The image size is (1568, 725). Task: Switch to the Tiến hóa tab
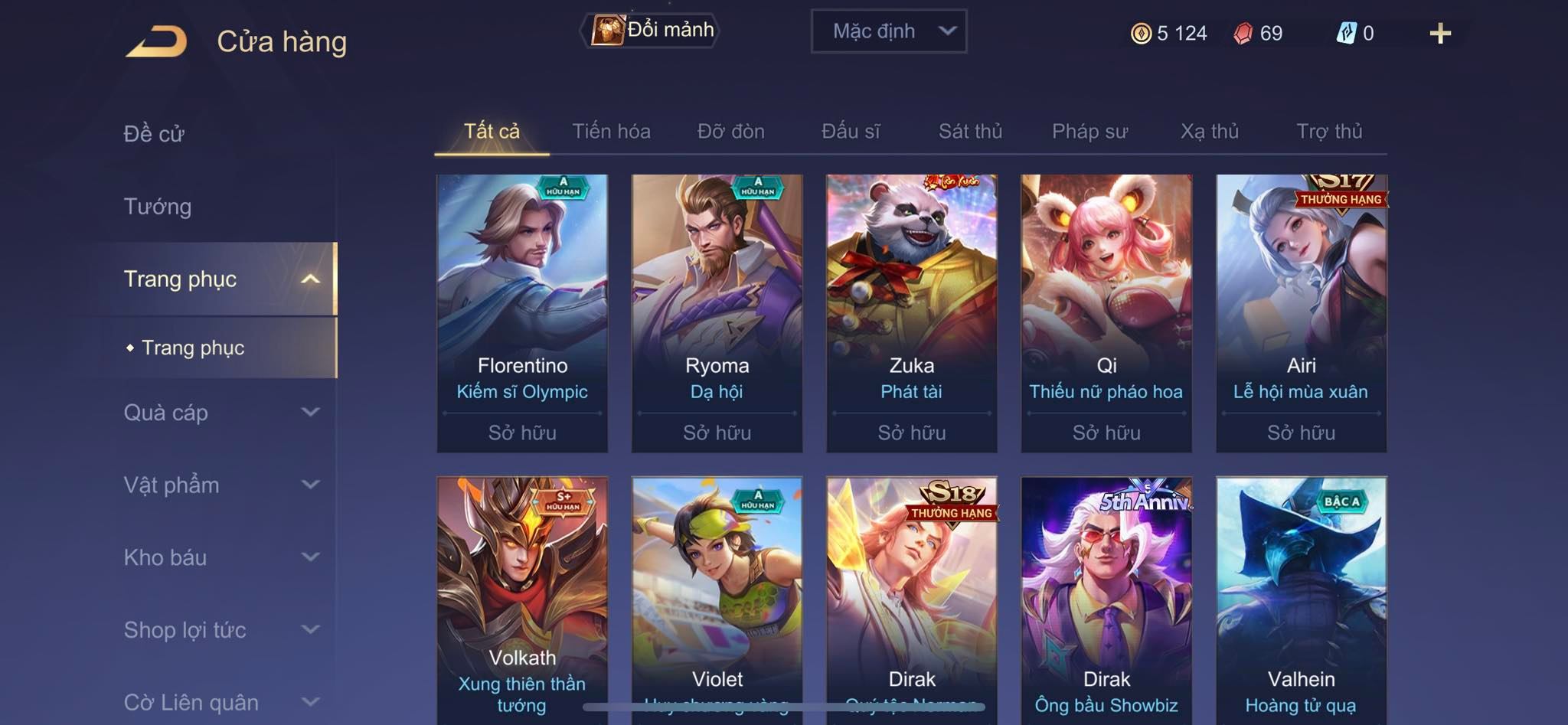(x=611, y=132)
